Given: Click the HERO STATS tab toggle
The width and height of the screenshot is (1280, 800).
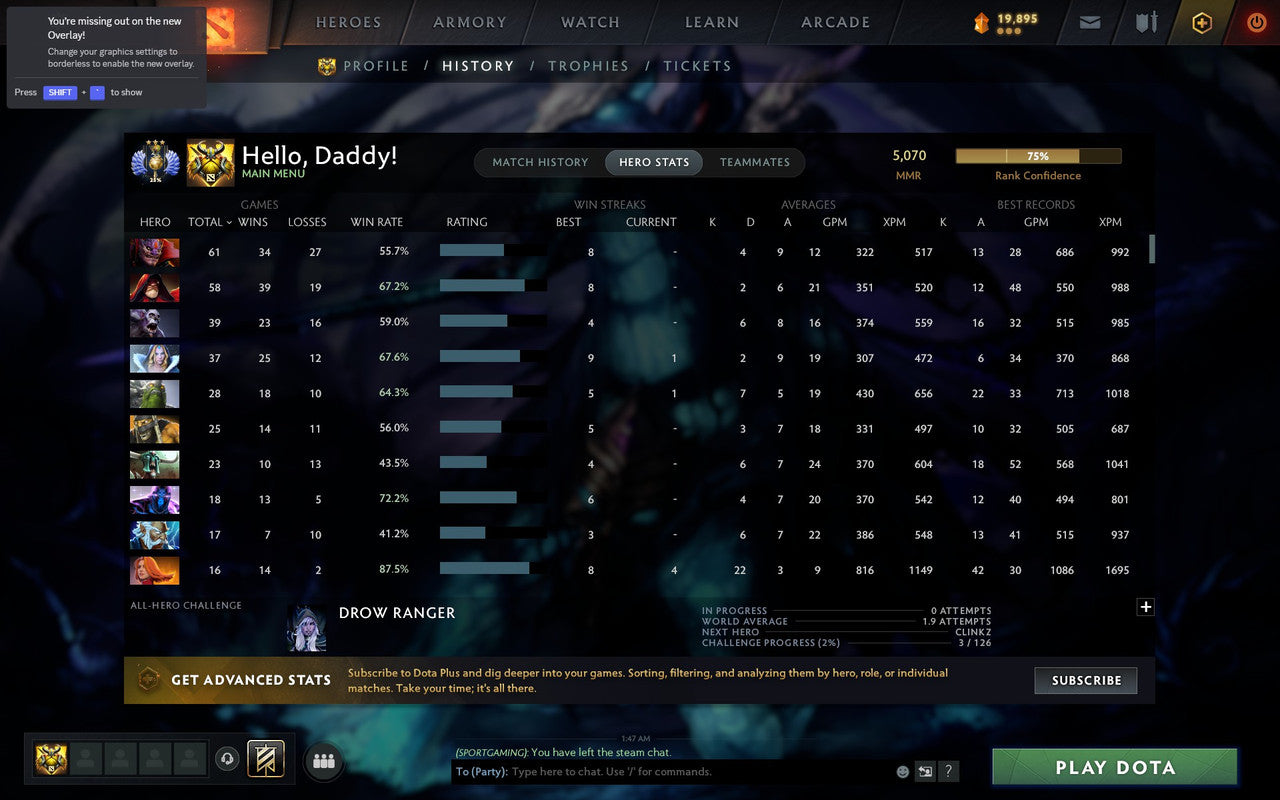Looking at the screenshot, I should pos(652,162).
